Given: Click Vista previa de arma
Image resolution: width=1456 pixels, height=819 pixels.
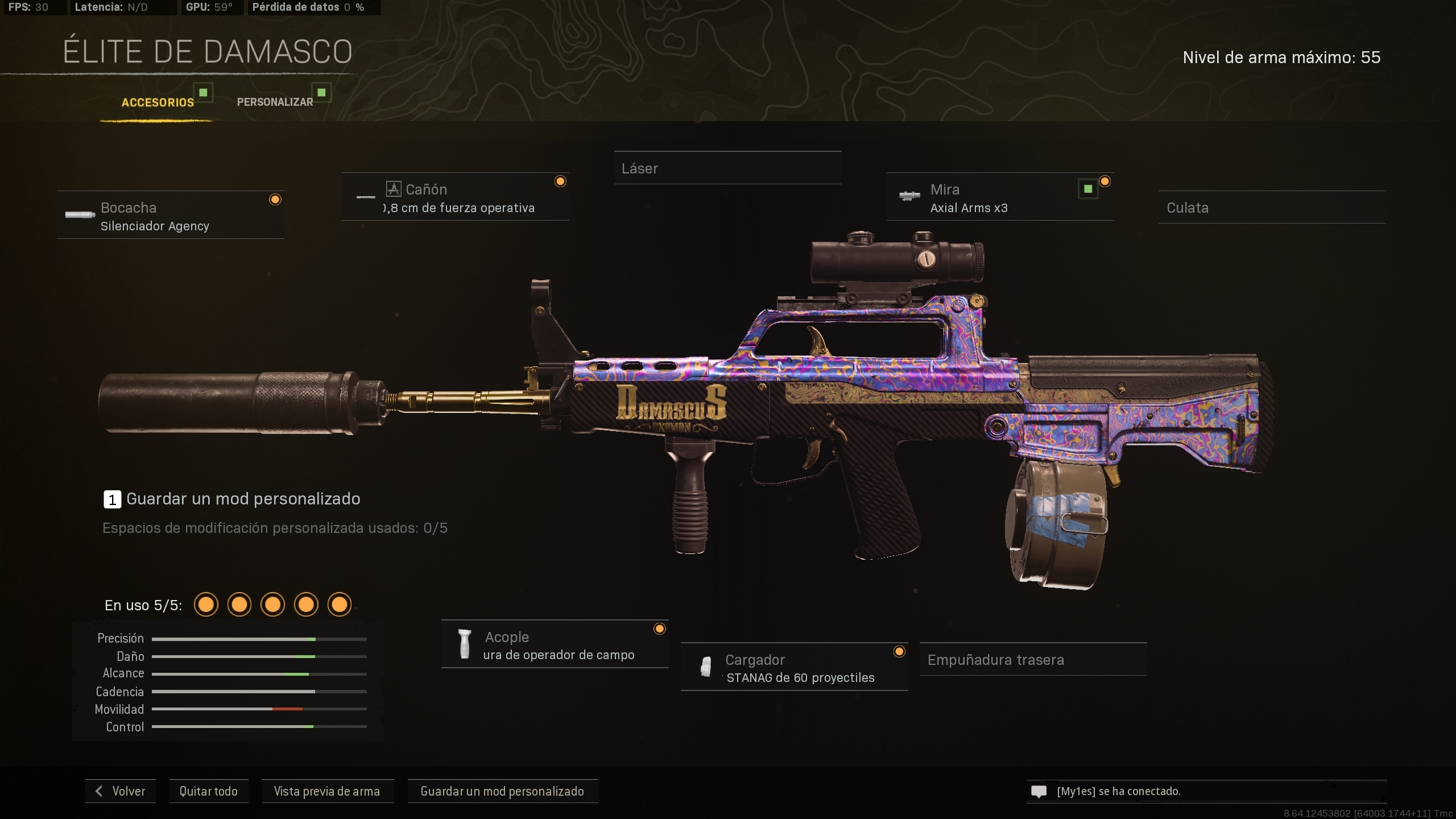Looking at the screenshot, I should pyautogui.click(x=328, y=791).
